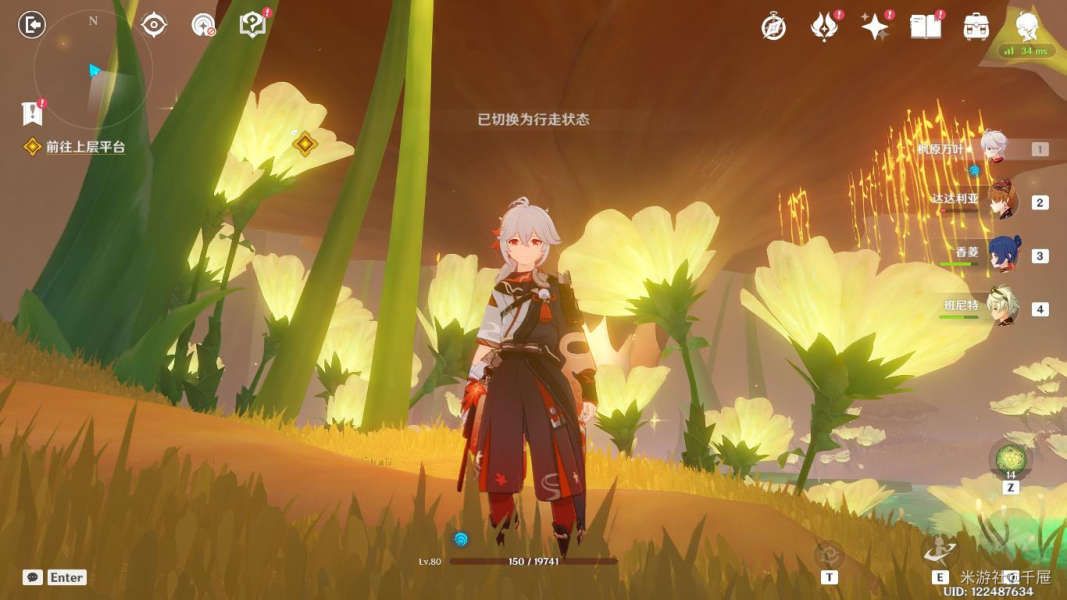Switch to party member 香菱
The height and width of the screenshot is (600, 1067).
tap(1003, 255)
